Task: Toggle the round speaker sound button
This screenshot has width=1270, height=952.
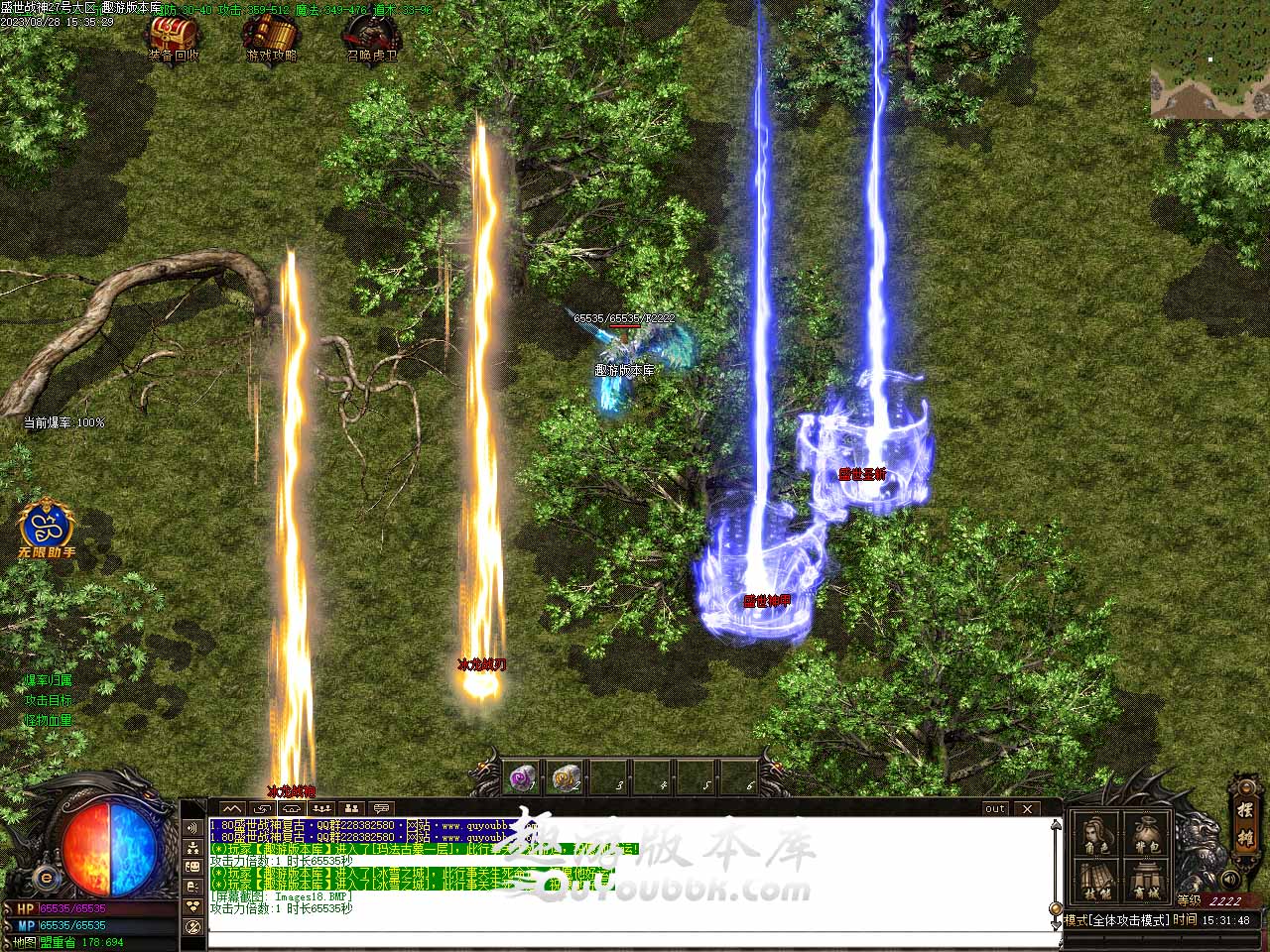Action: click(1230, 880)
